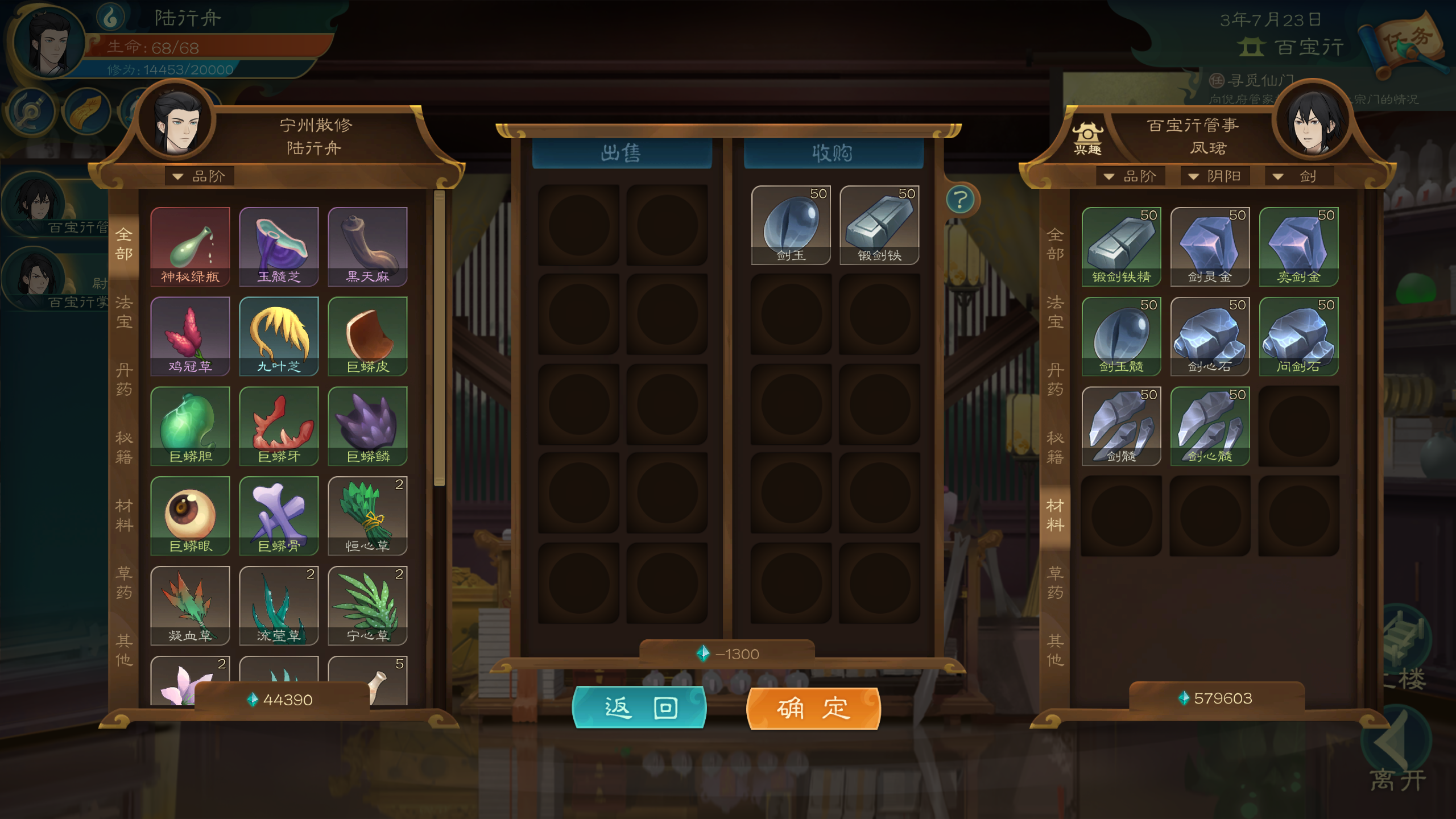Show player's 法宝 category tab
Screen dimensions: 1456x819
pyautogui.click(x=124, y=312)
